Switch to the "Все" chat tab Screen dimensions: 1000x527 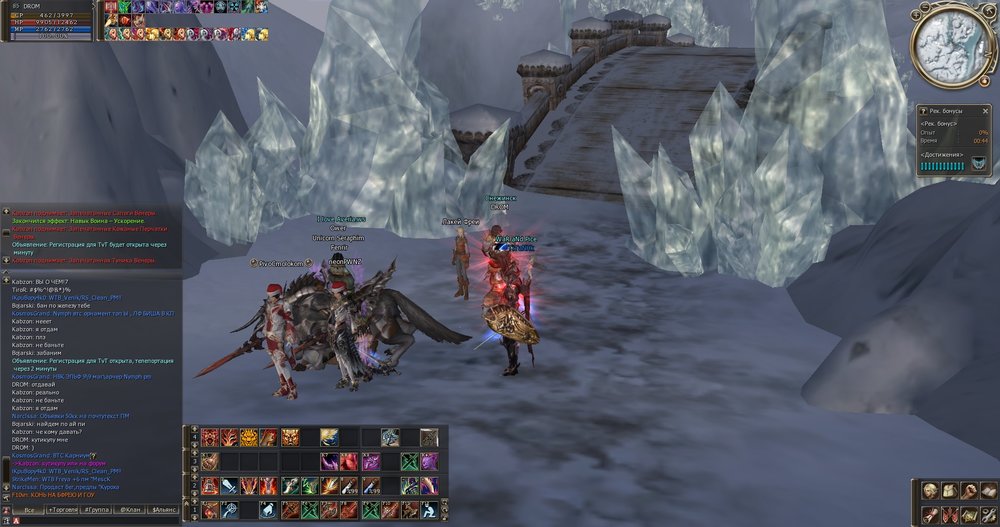pos(29,510)
